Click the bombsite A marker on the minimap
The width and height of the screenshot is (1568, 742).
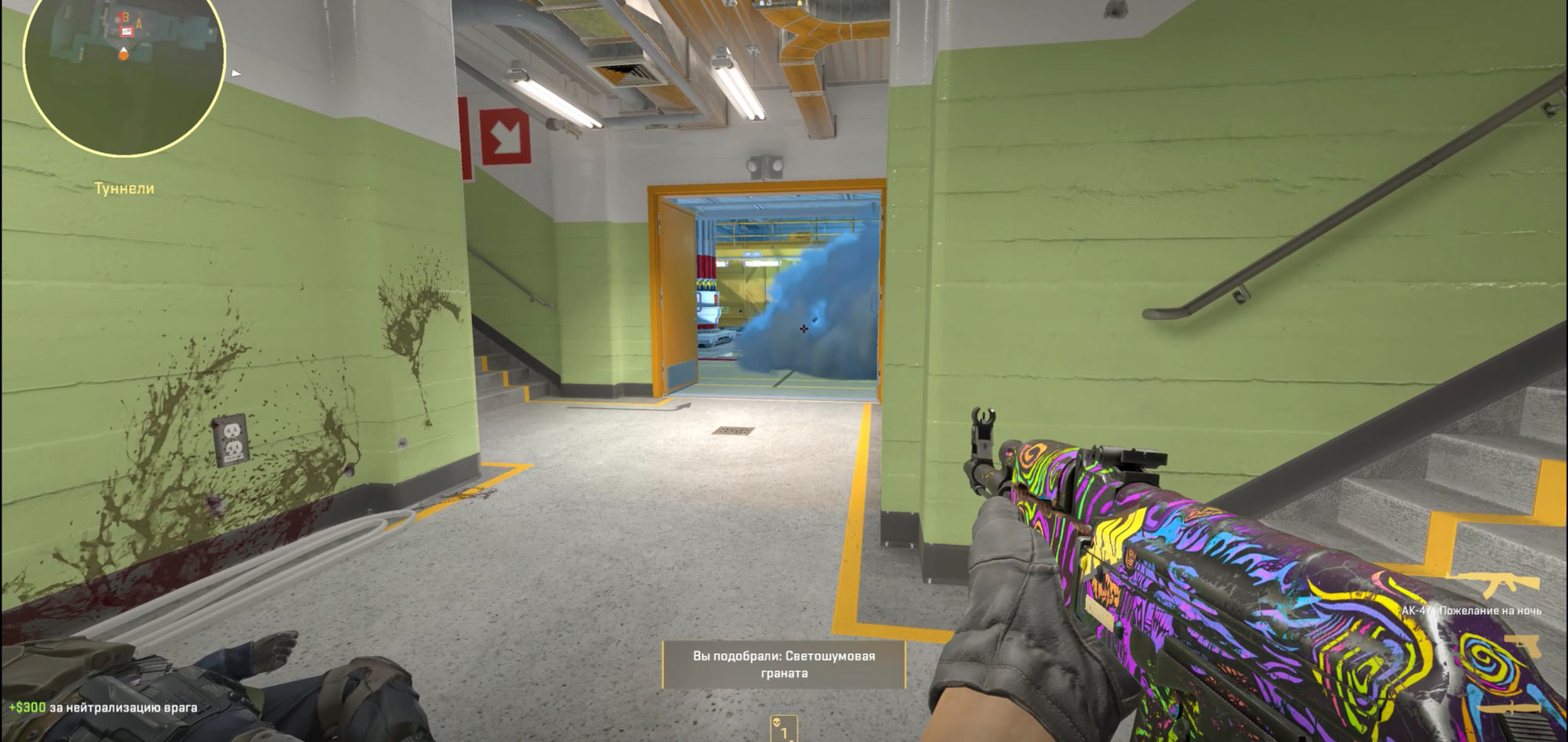point(138,22)
